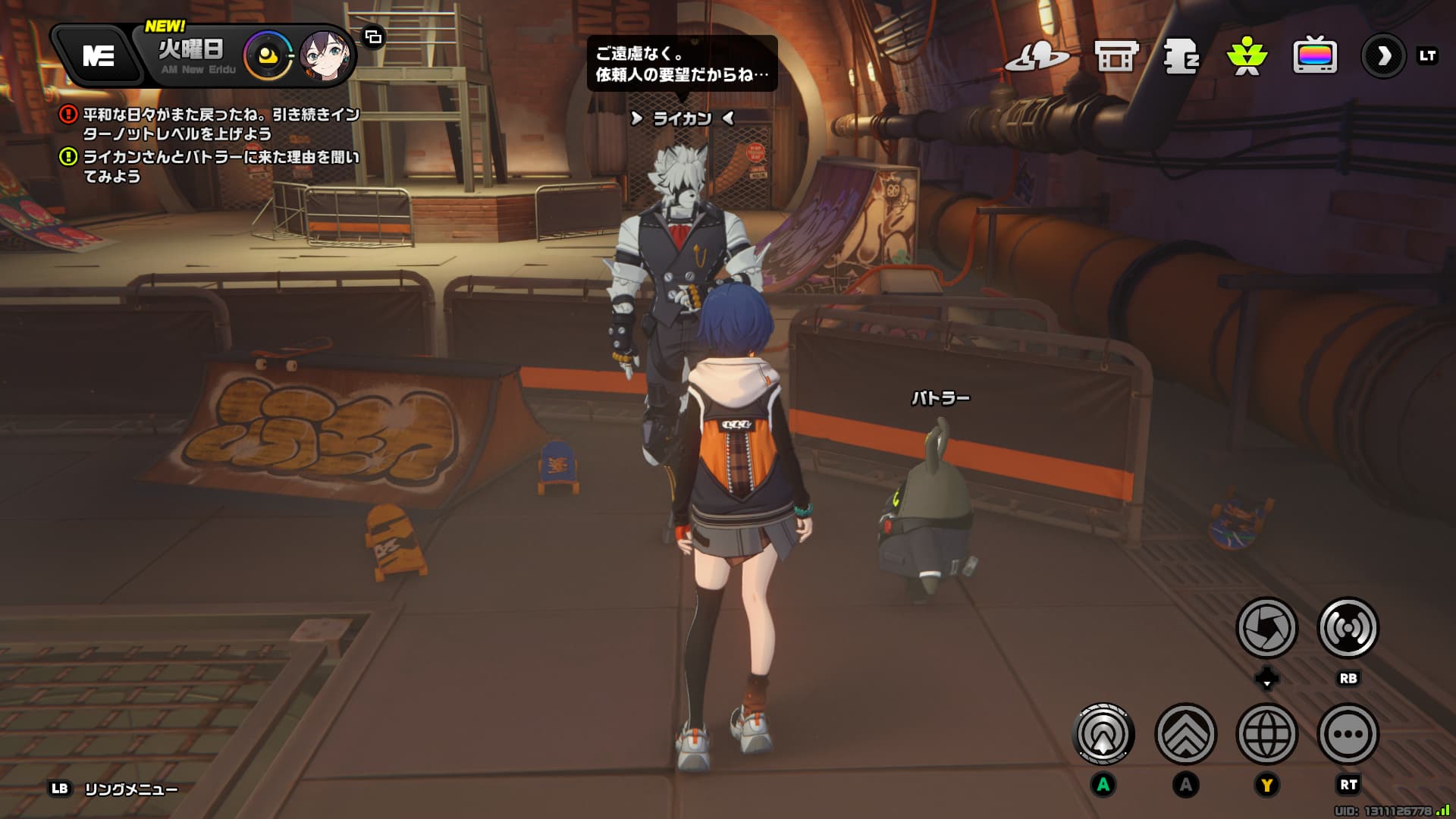1456x819 pixels.
Task: Open the globe map button
Action: pos(1266,734)
